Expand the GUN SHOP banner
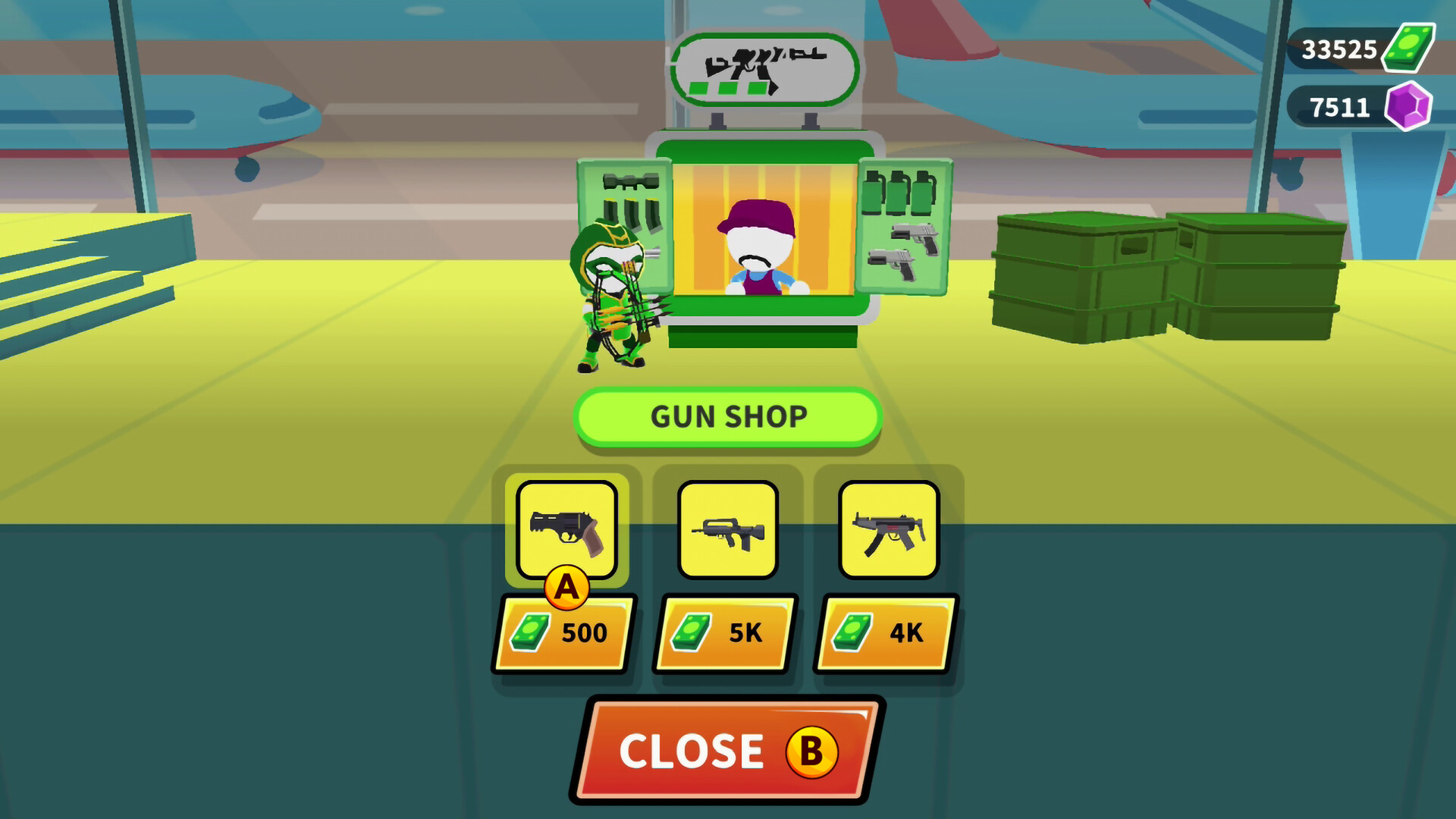 point(728,417)
